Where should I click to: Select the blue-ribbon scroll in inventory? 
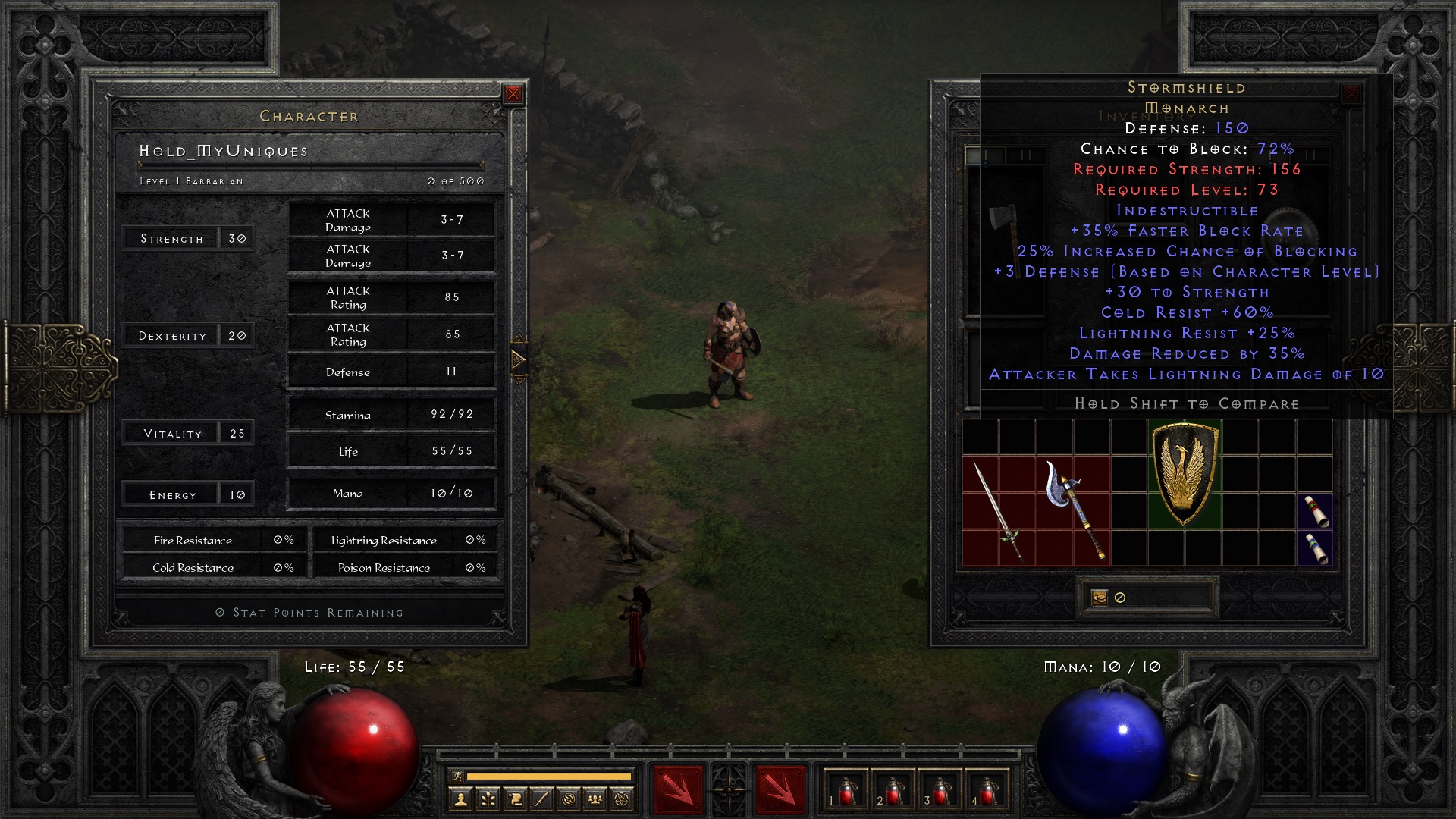(1315, 548)
